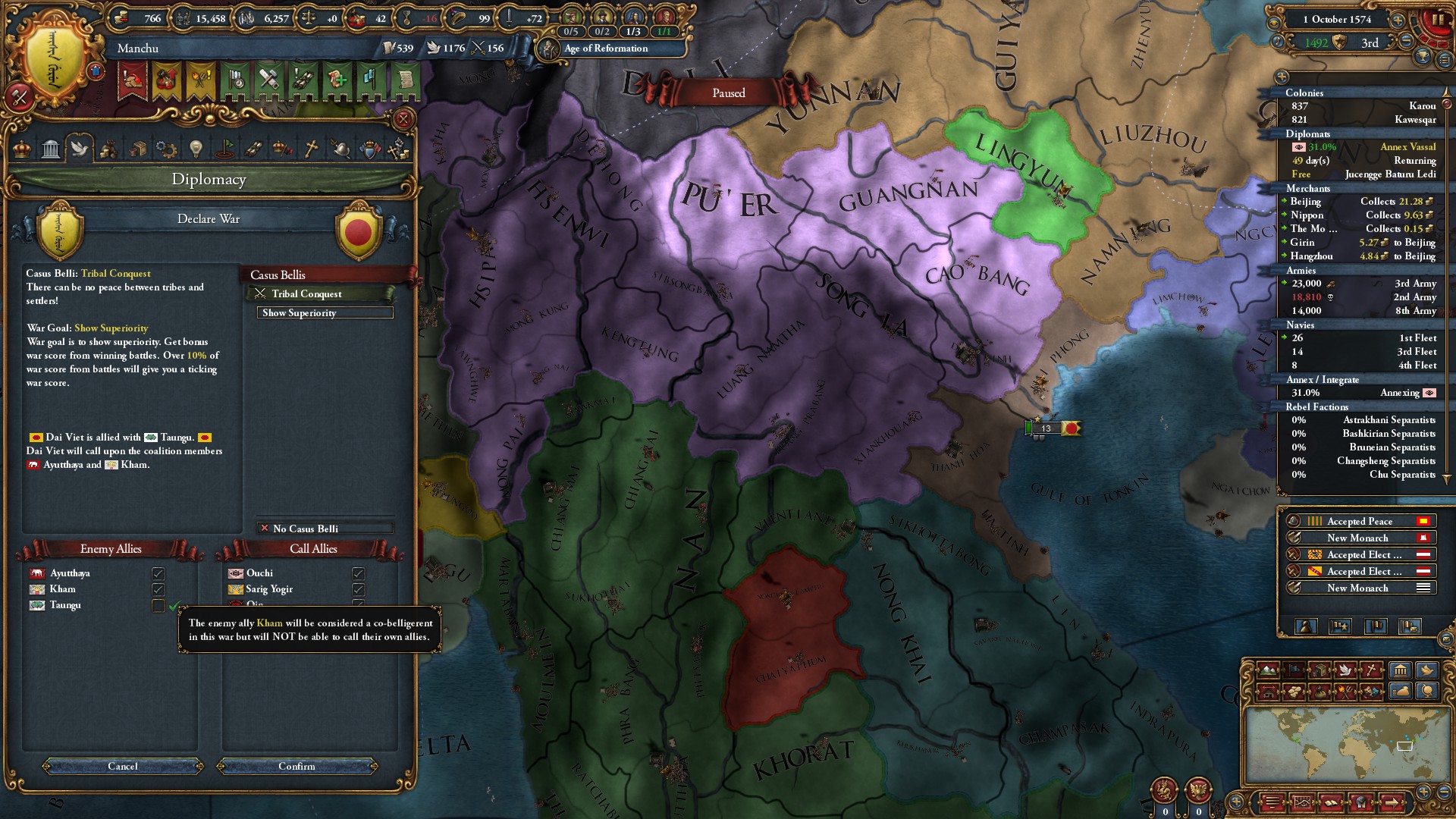Switch to the Court tab (crown icon)
Viewport: 1456px width, 819px height.
(20, 149)
